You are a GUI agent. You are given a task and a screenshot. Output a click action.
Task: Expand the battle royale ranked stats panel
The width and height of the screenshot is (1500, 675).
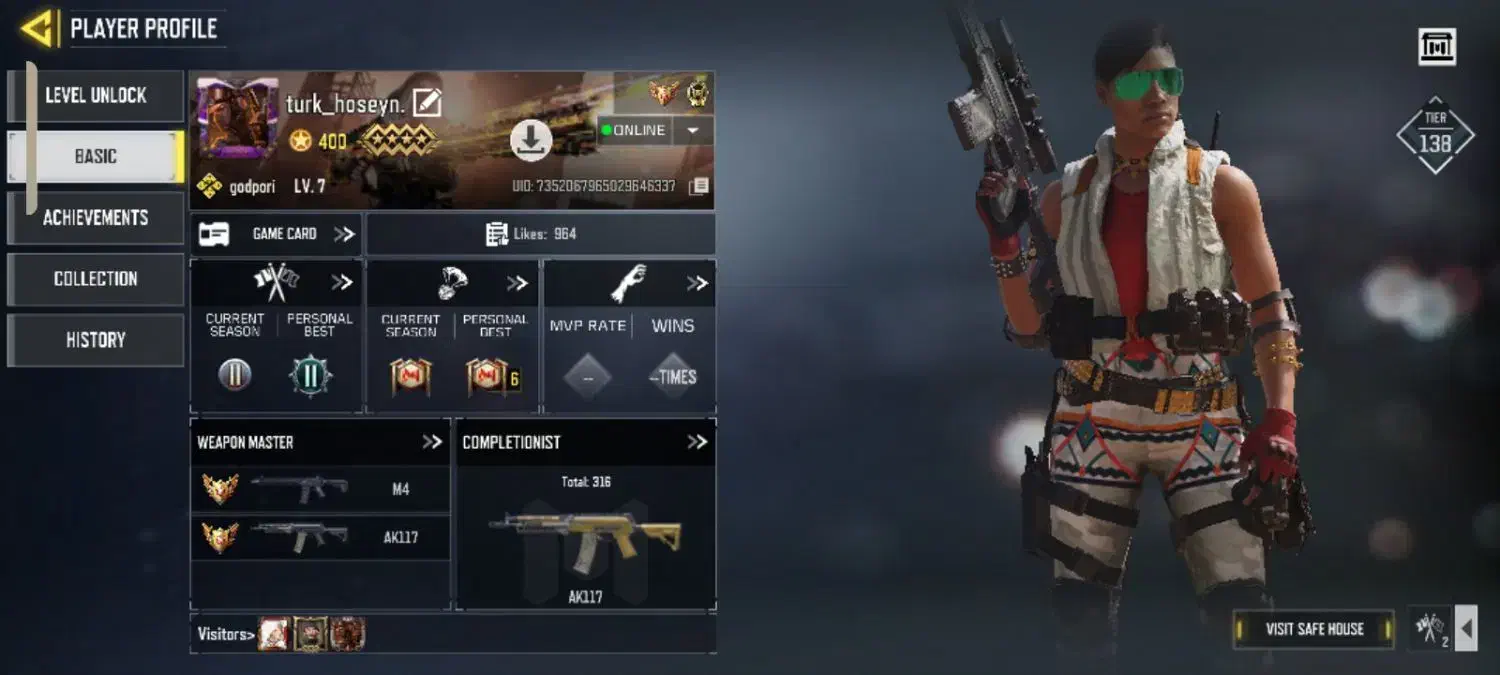[x=517, y=283]
